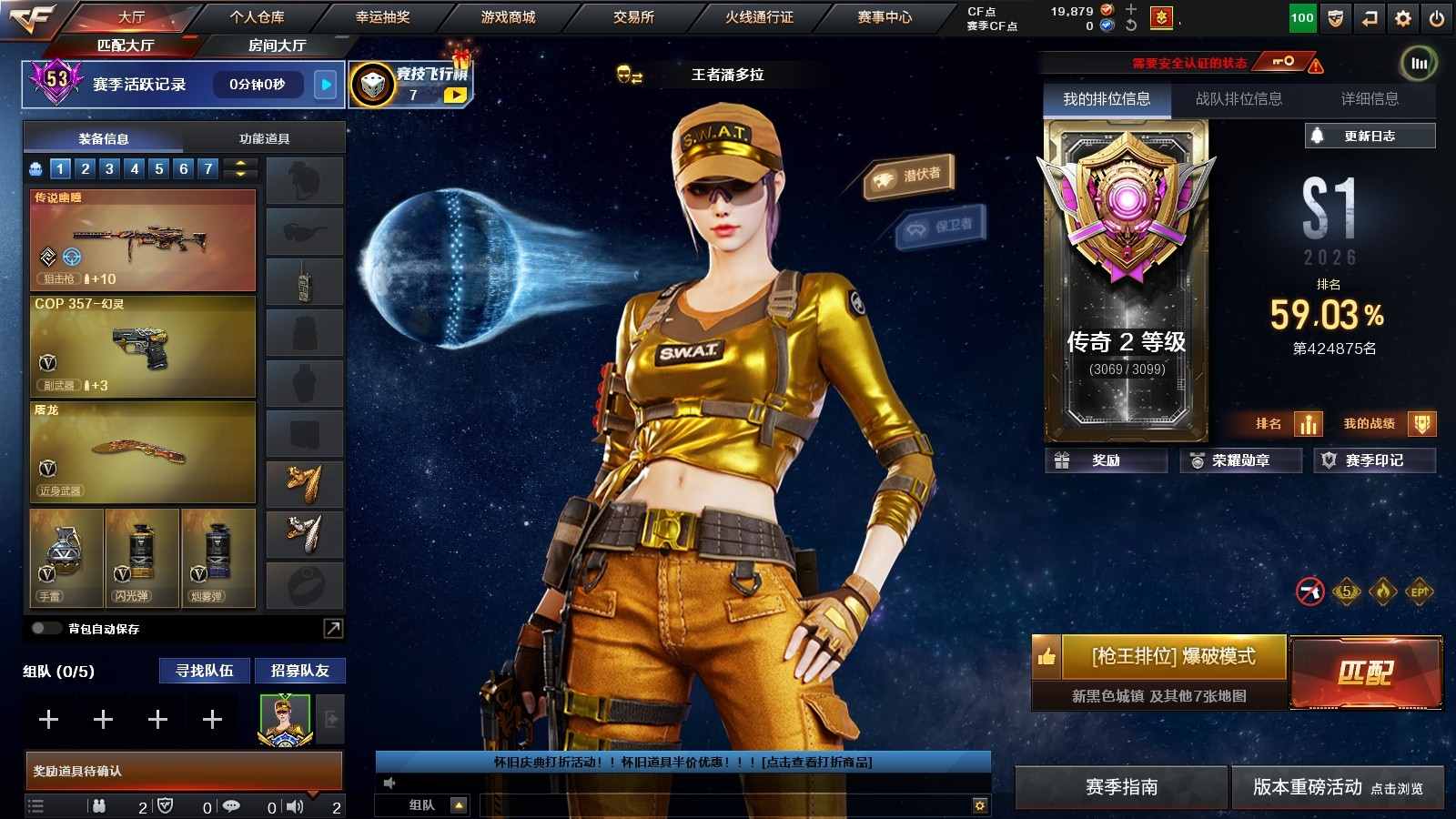This screenshot has height=819, width=1456.
Task: Open the 个人仓库 personal storage menu
Action: click(257, 17)
